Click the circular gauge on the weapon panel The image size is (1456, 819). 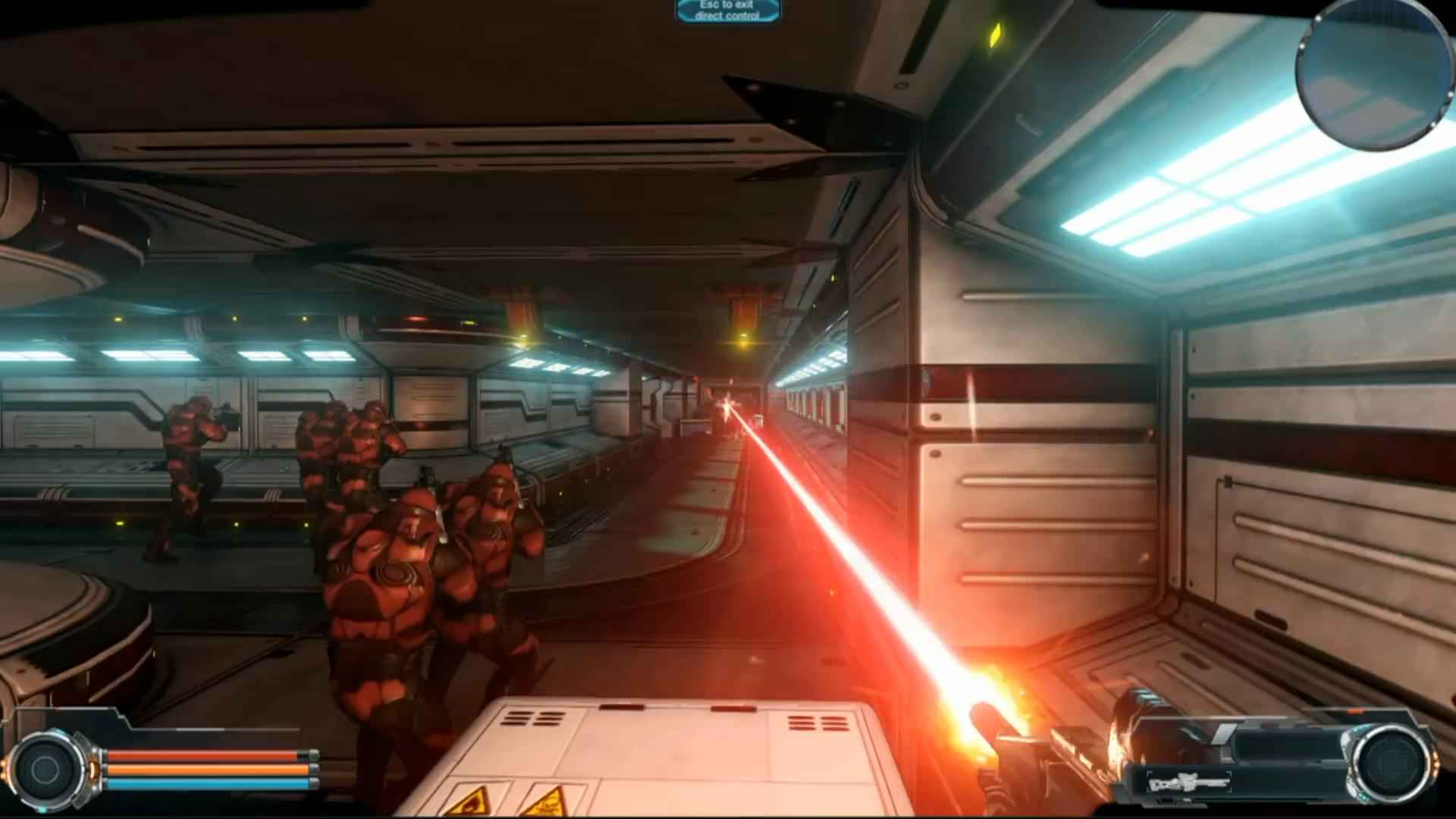(1392, 763)
